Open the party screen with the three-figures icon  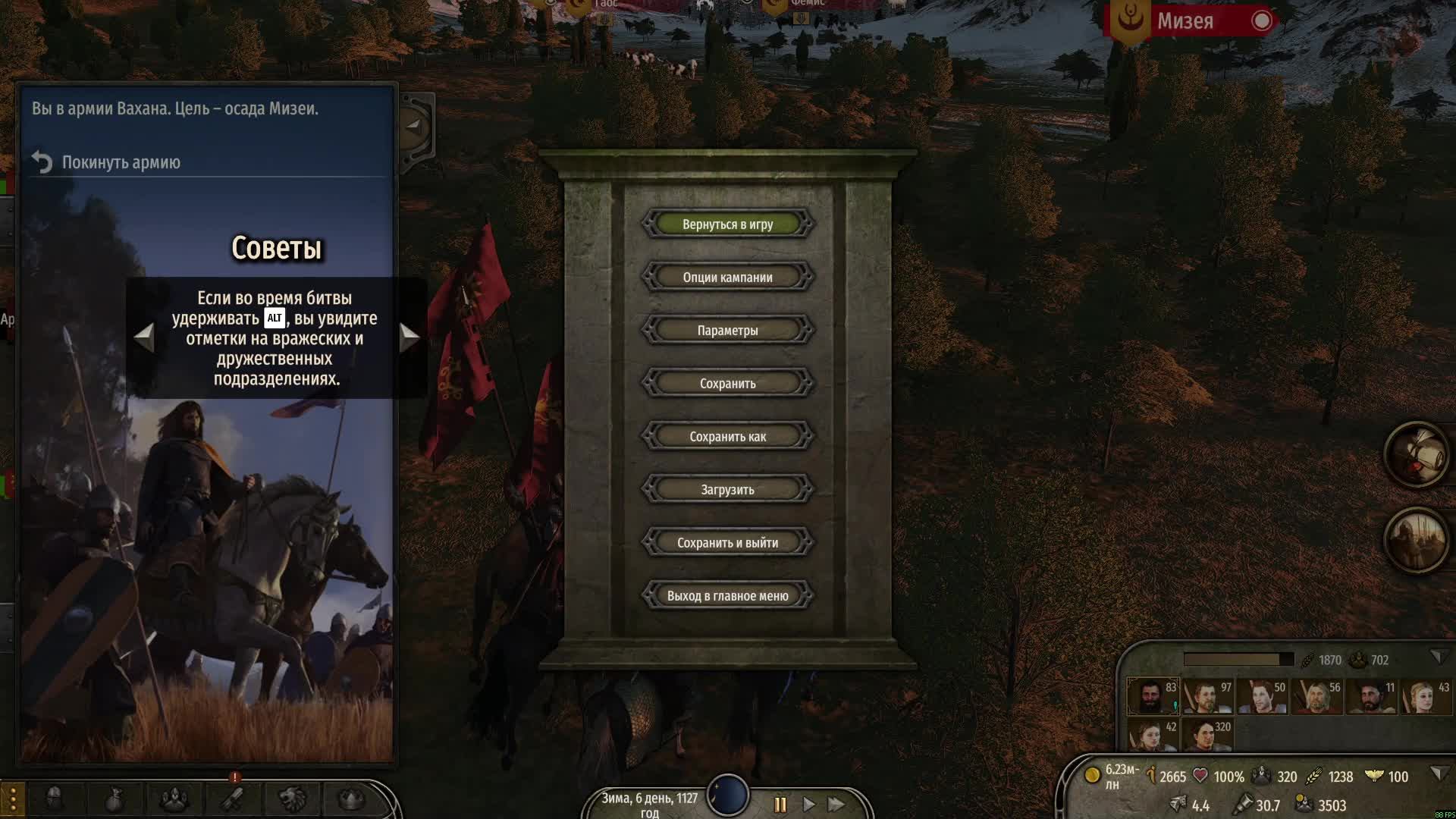174,798
